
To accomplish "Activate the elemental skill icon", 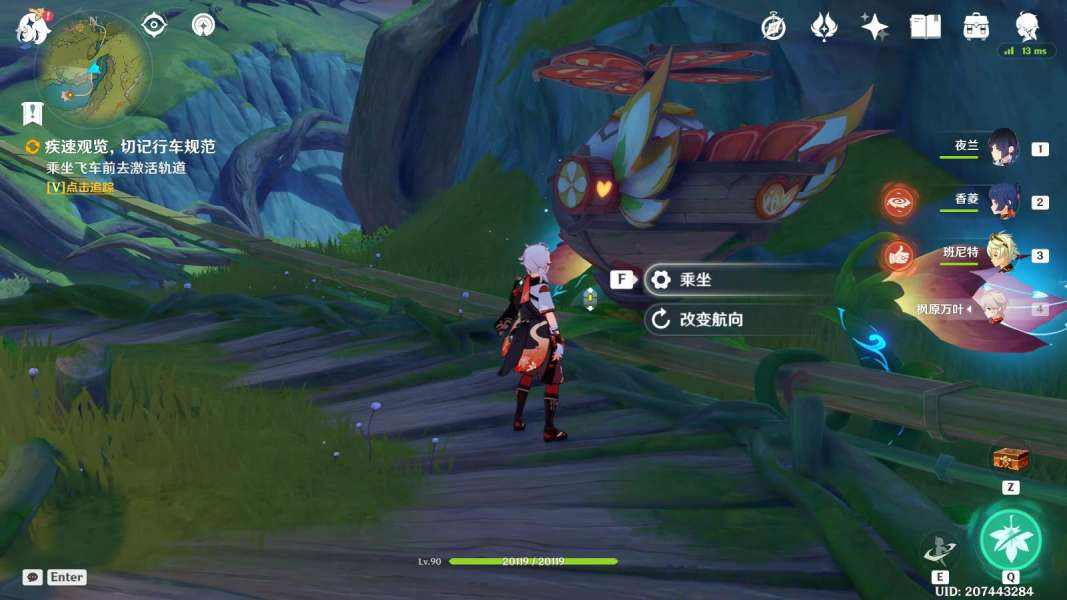I will [x=940, y=548].
